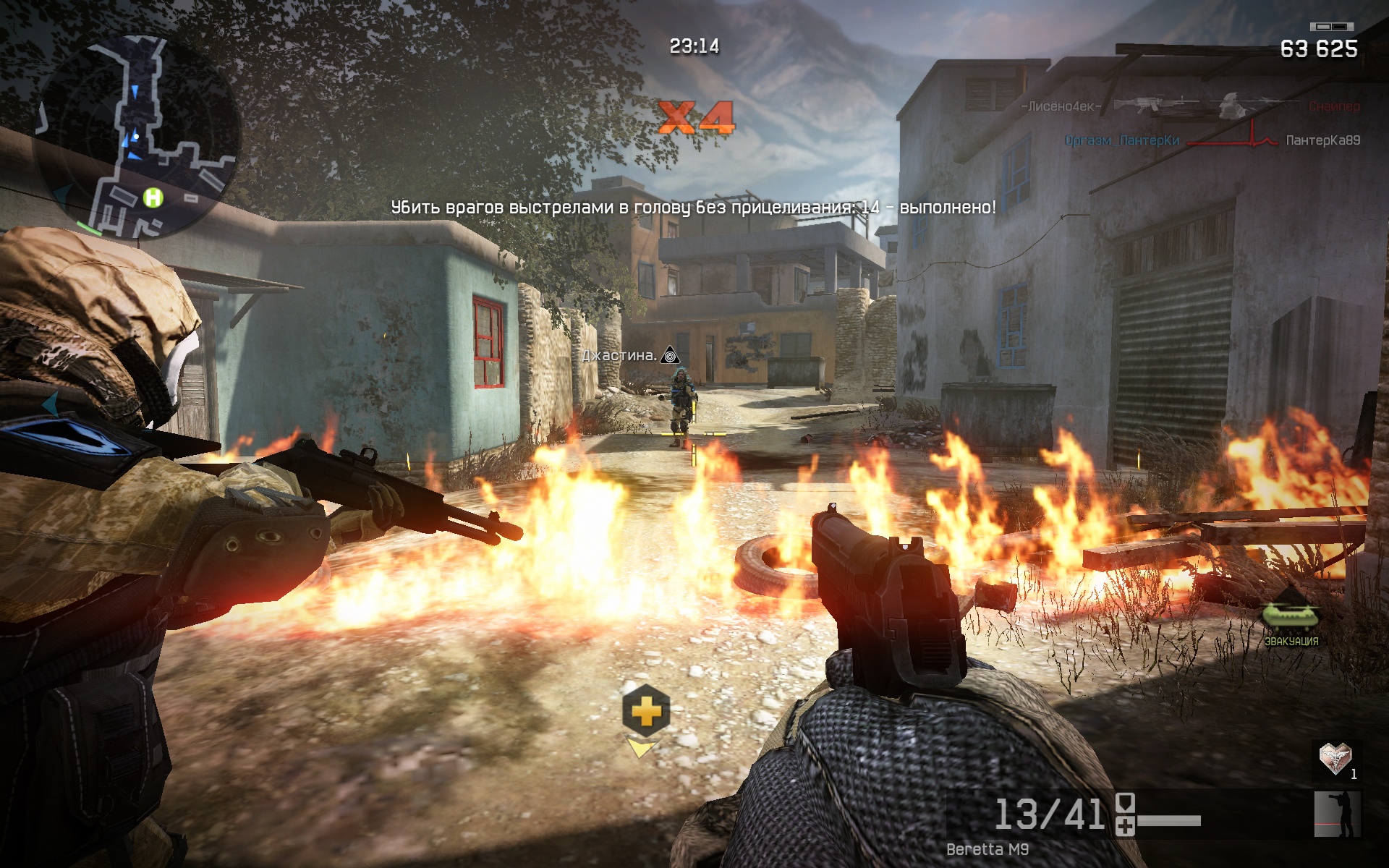Select teammate ПантерКа89 in the squad list
This screenshot has height=868, width=1389.
pos(1322,140)
